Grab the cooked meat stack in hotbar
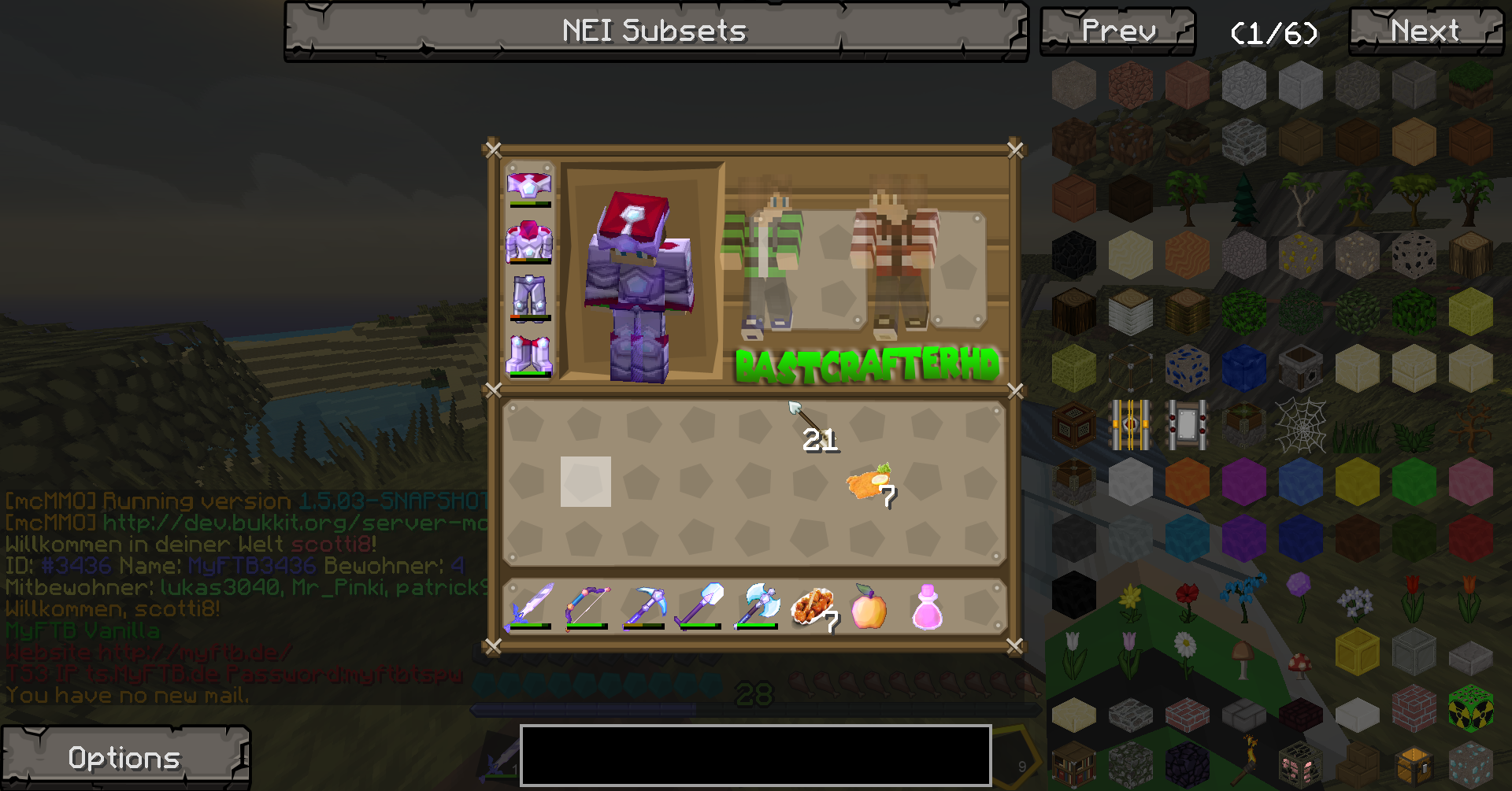 tap(813, 607)
